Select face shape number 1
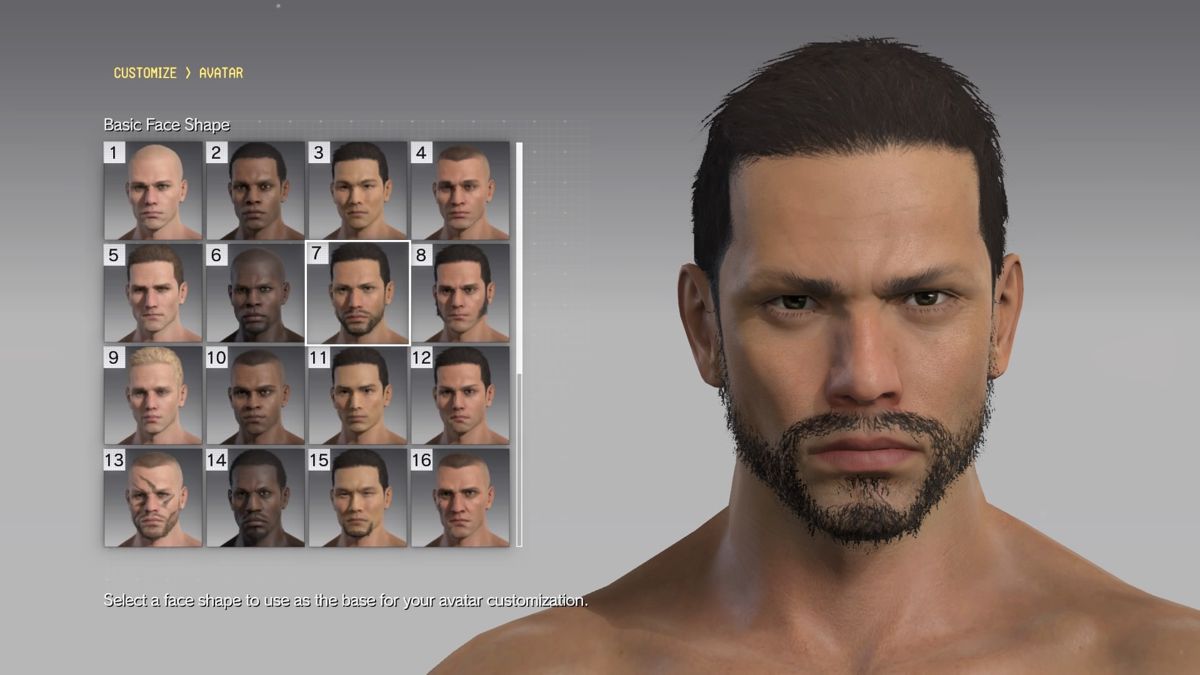This screenshot has height=675, width=1200. coord(153,190)
